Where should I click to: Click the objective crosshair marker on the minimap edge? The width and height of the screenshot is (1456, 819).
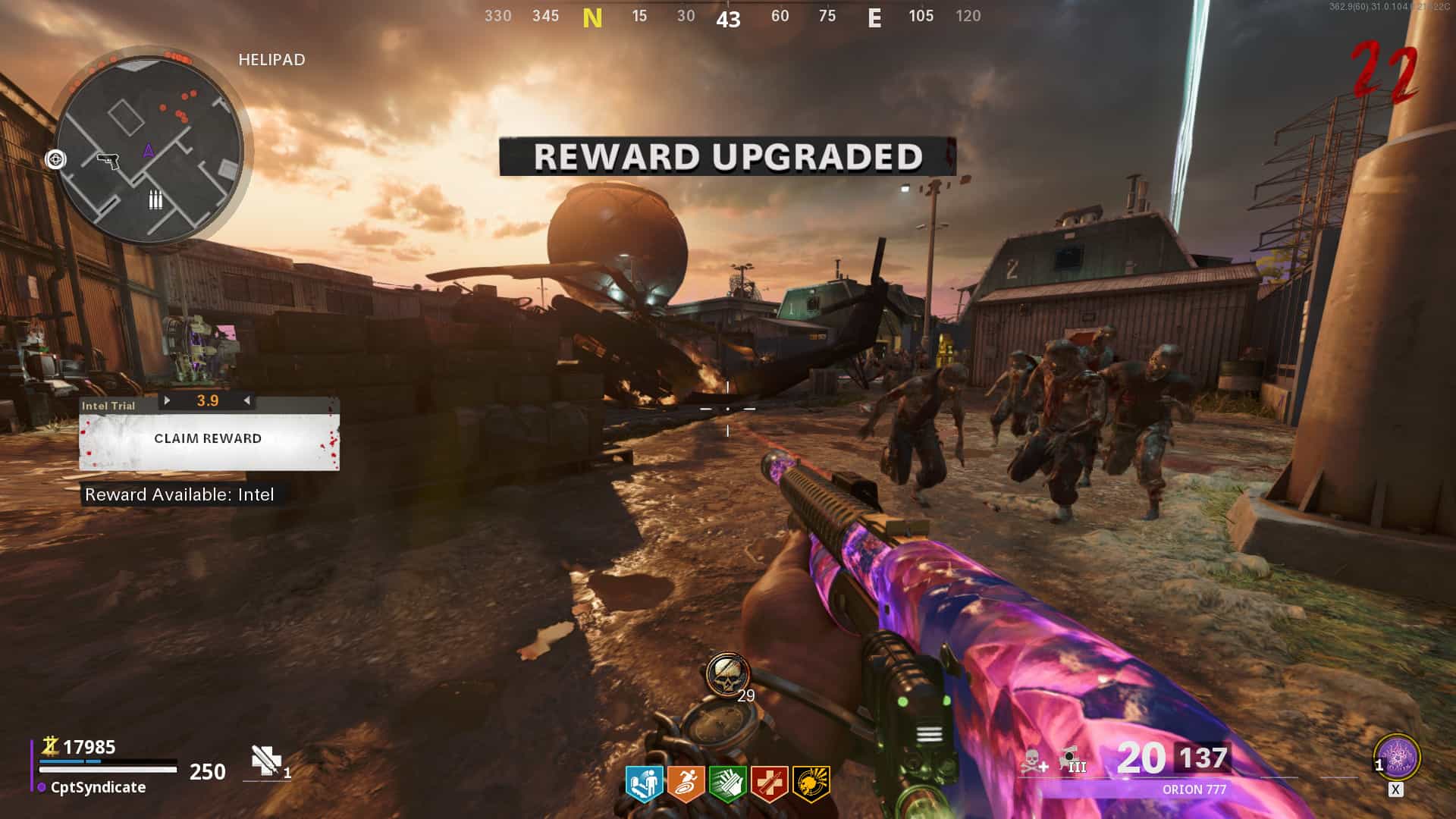[55, 159]
